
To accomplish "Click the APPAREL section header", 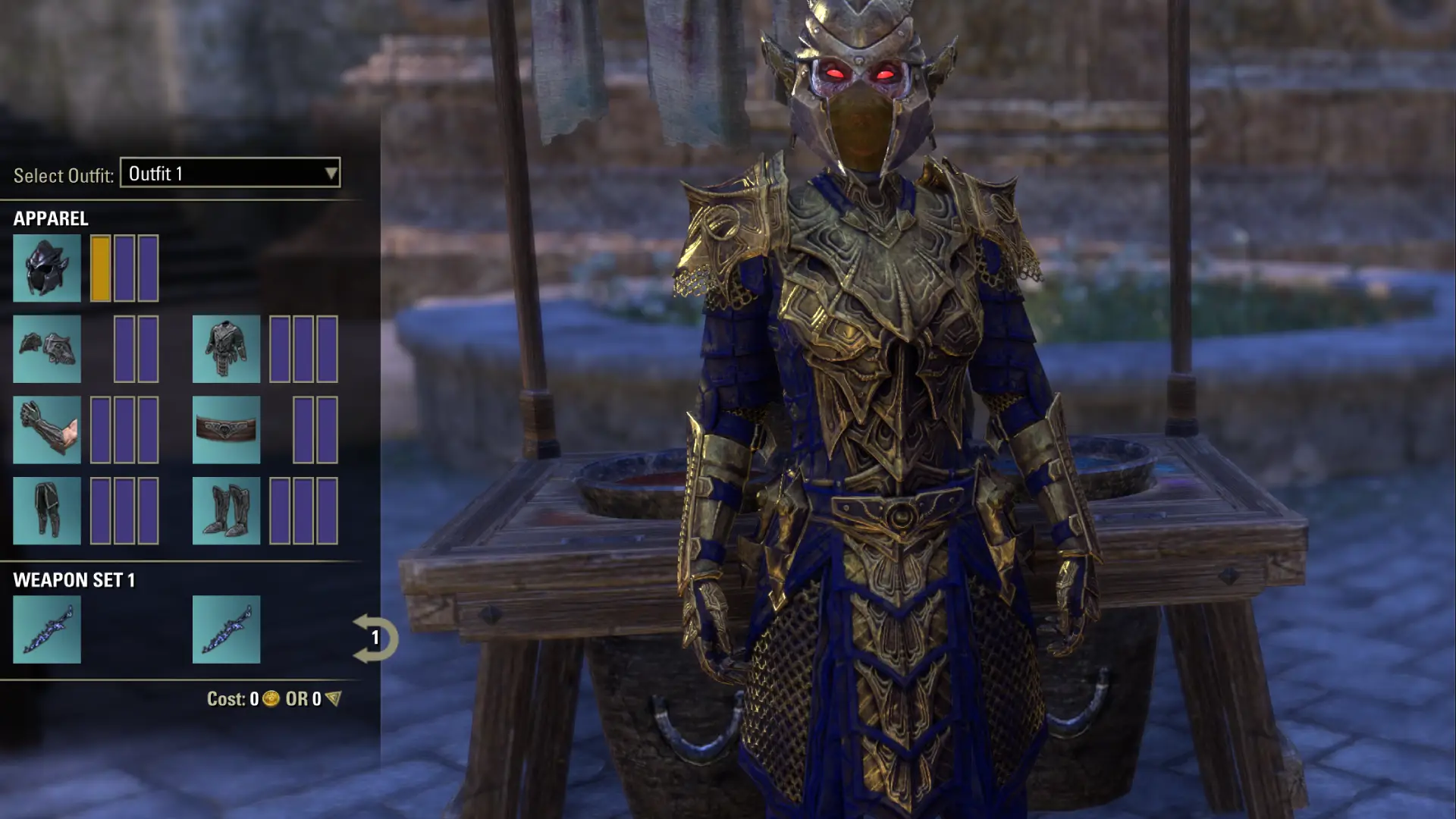I will tap(50, 218).
